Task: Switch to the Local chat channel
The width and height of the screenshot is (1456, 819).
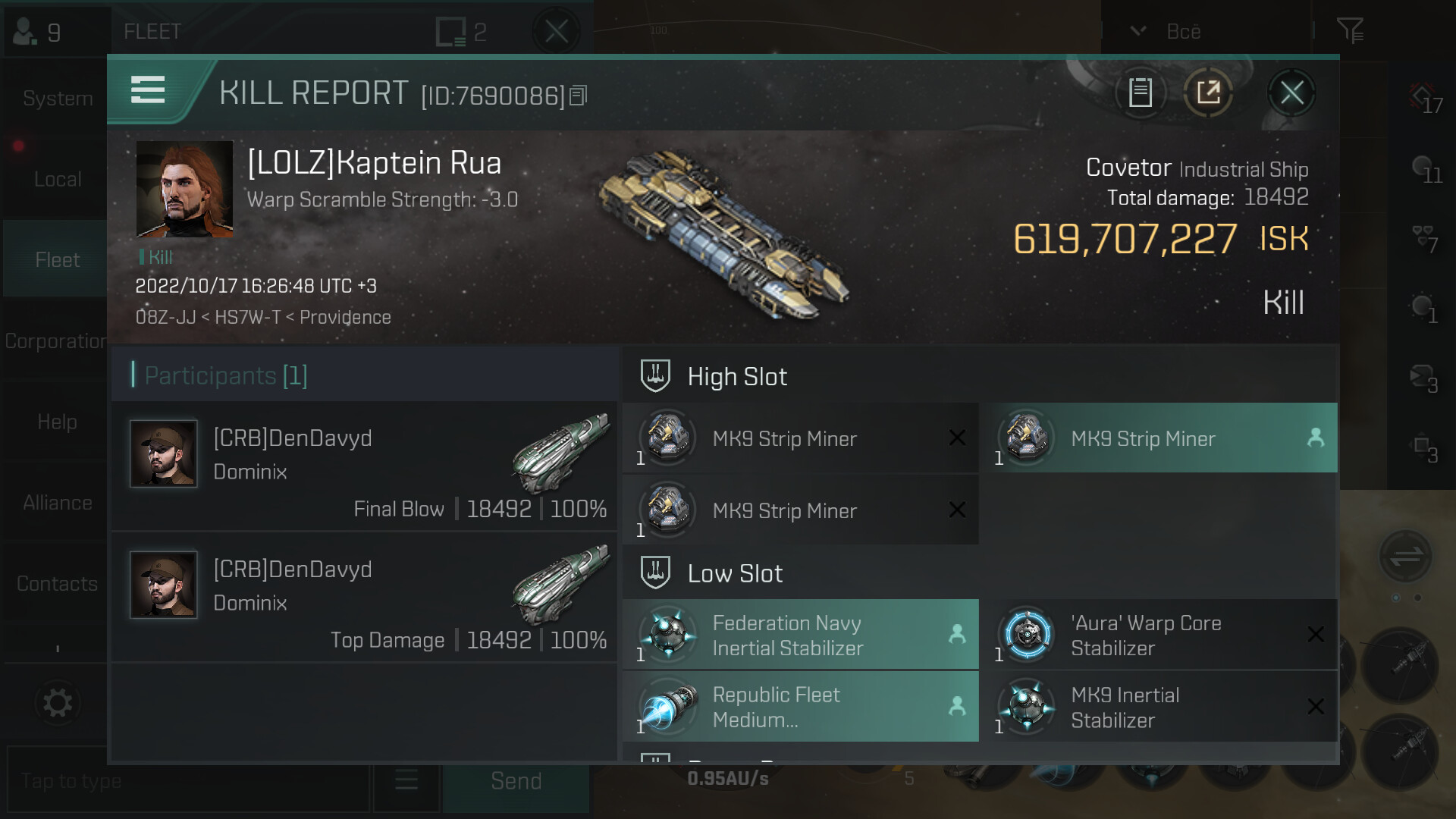Action: click(x=57, y=179)
